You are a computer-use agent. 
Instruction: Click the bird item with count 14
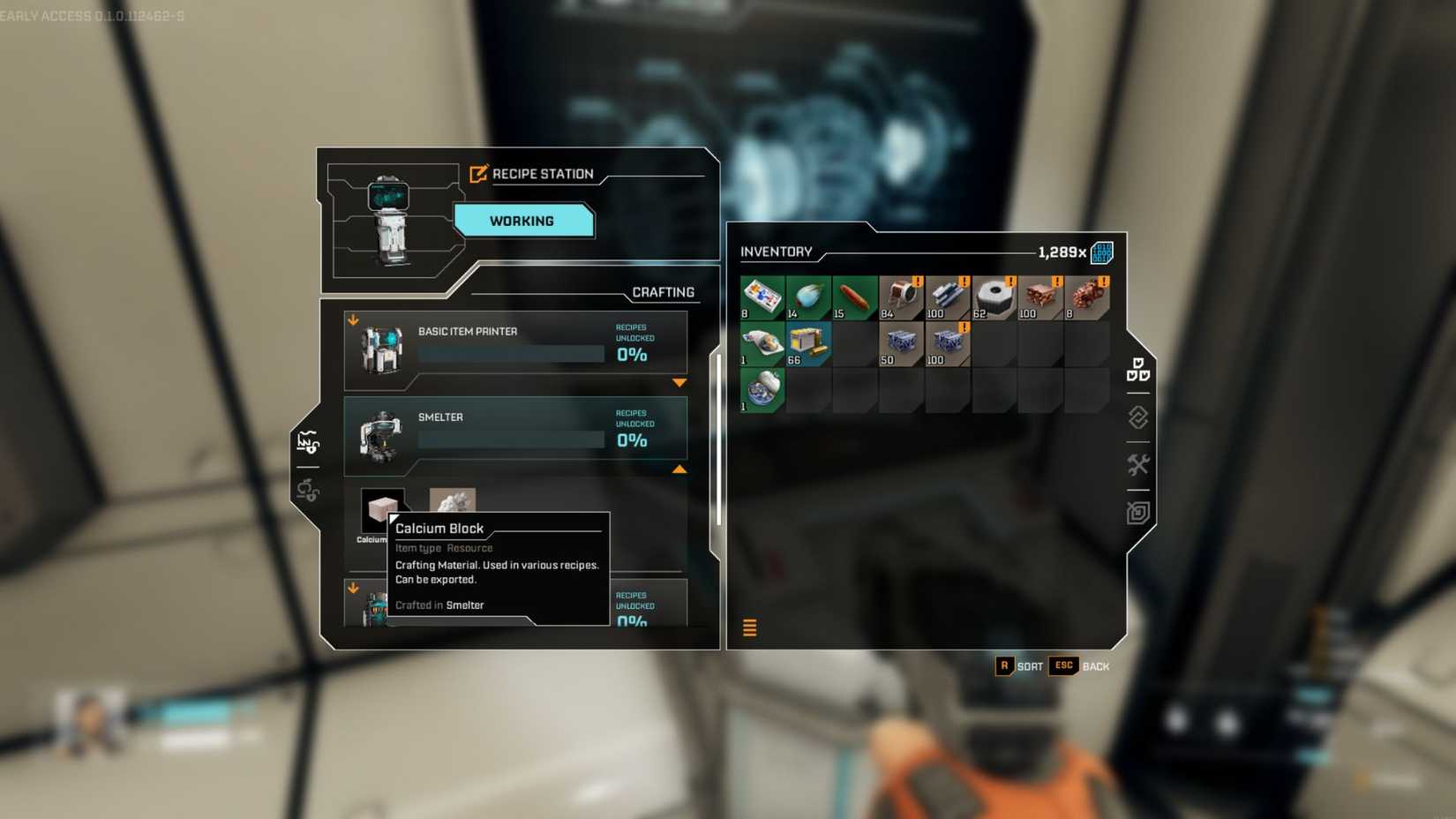(807, 297)
